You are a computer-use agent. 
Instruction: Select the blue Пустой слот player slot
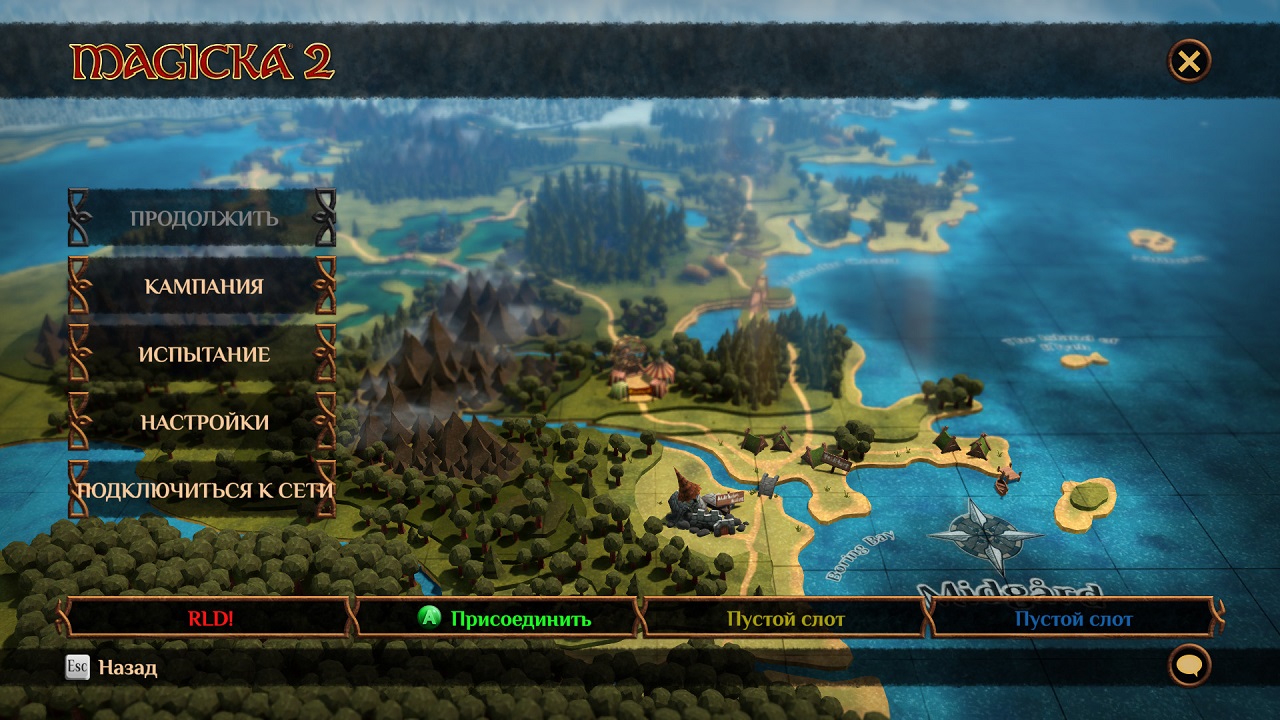(1073, 618)
